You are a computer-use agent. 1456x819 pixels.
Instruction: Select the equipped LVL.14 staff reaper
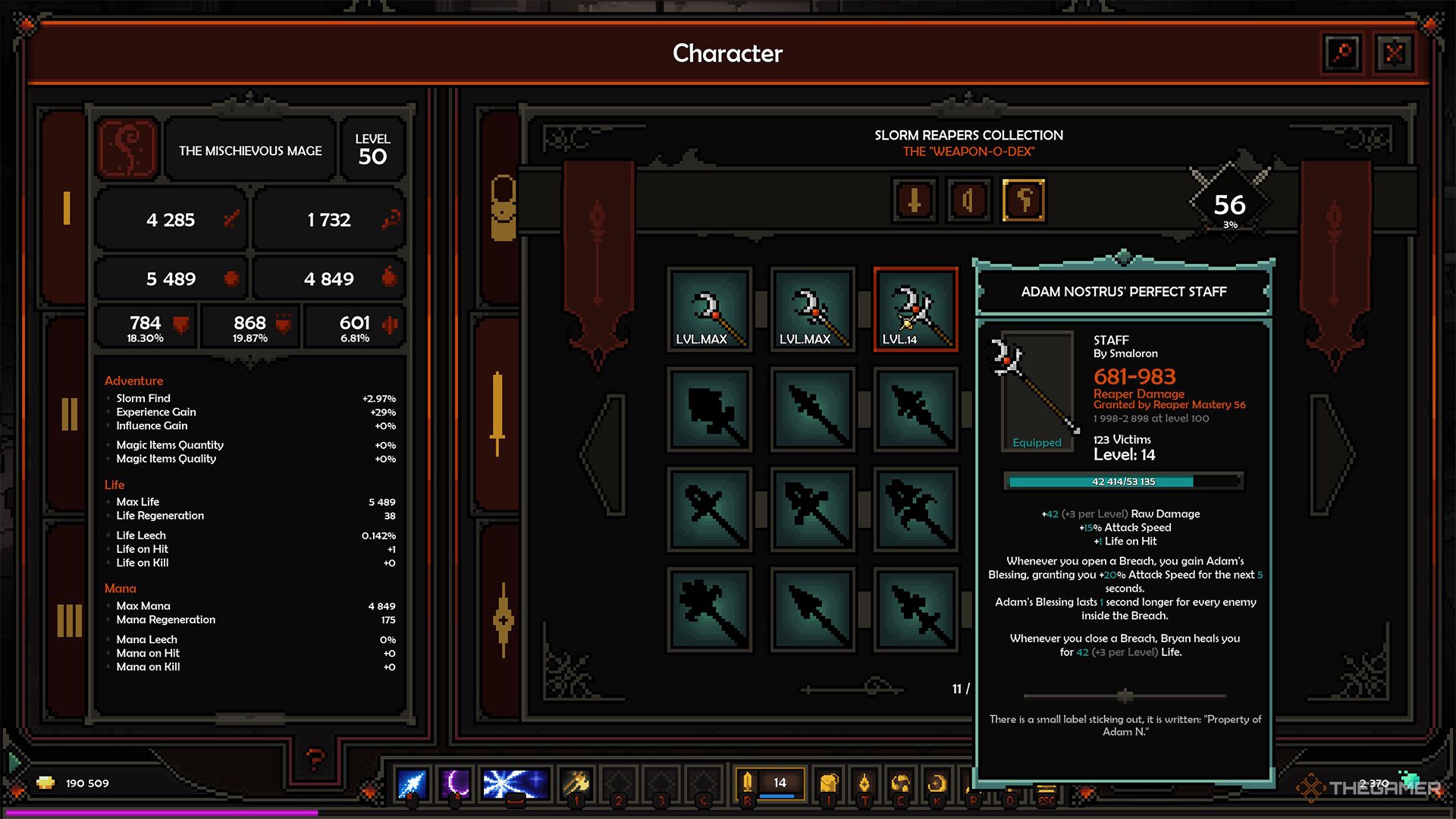coord(915,309)
